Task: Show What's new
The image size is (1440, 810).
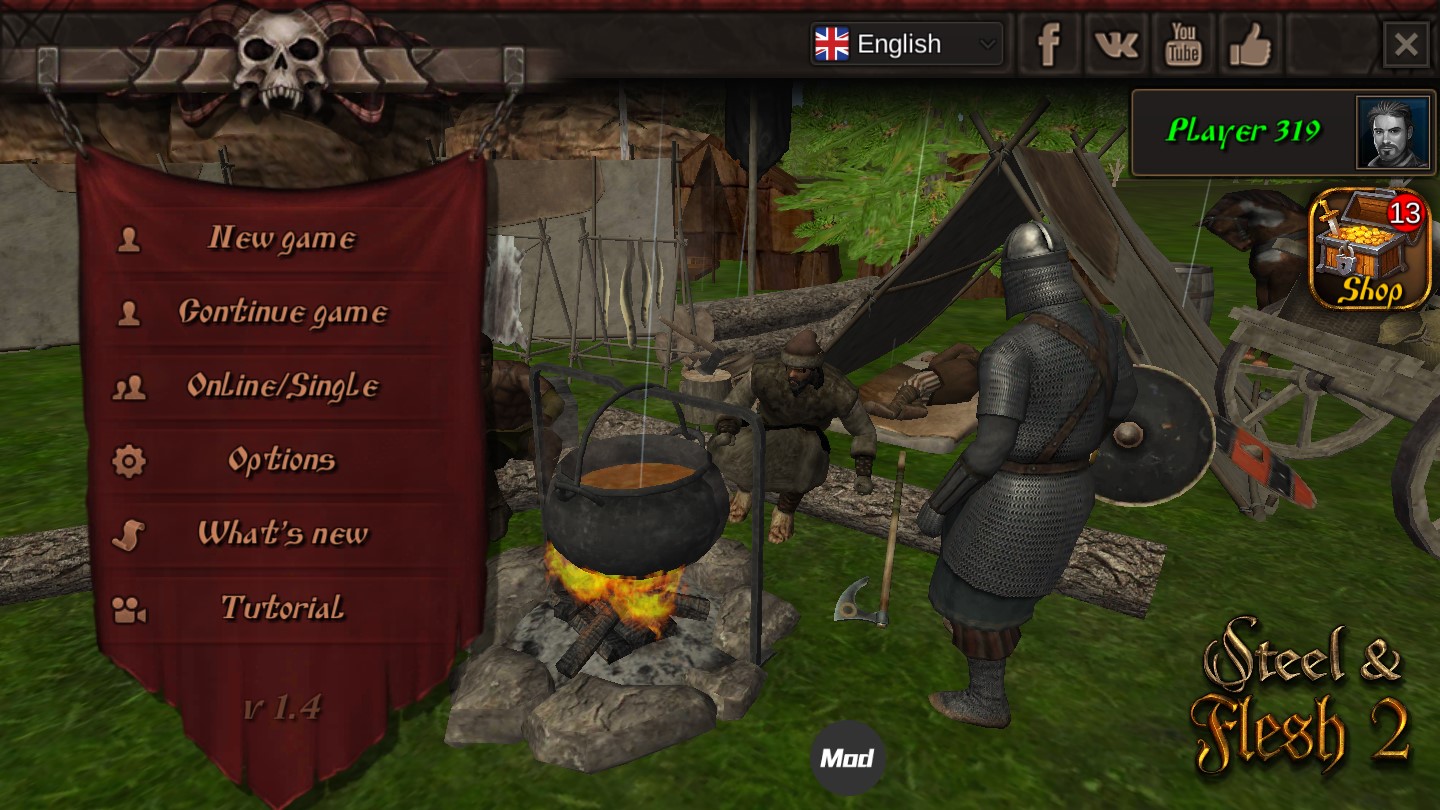Action: pyautogui.click(x=282, y=534)
